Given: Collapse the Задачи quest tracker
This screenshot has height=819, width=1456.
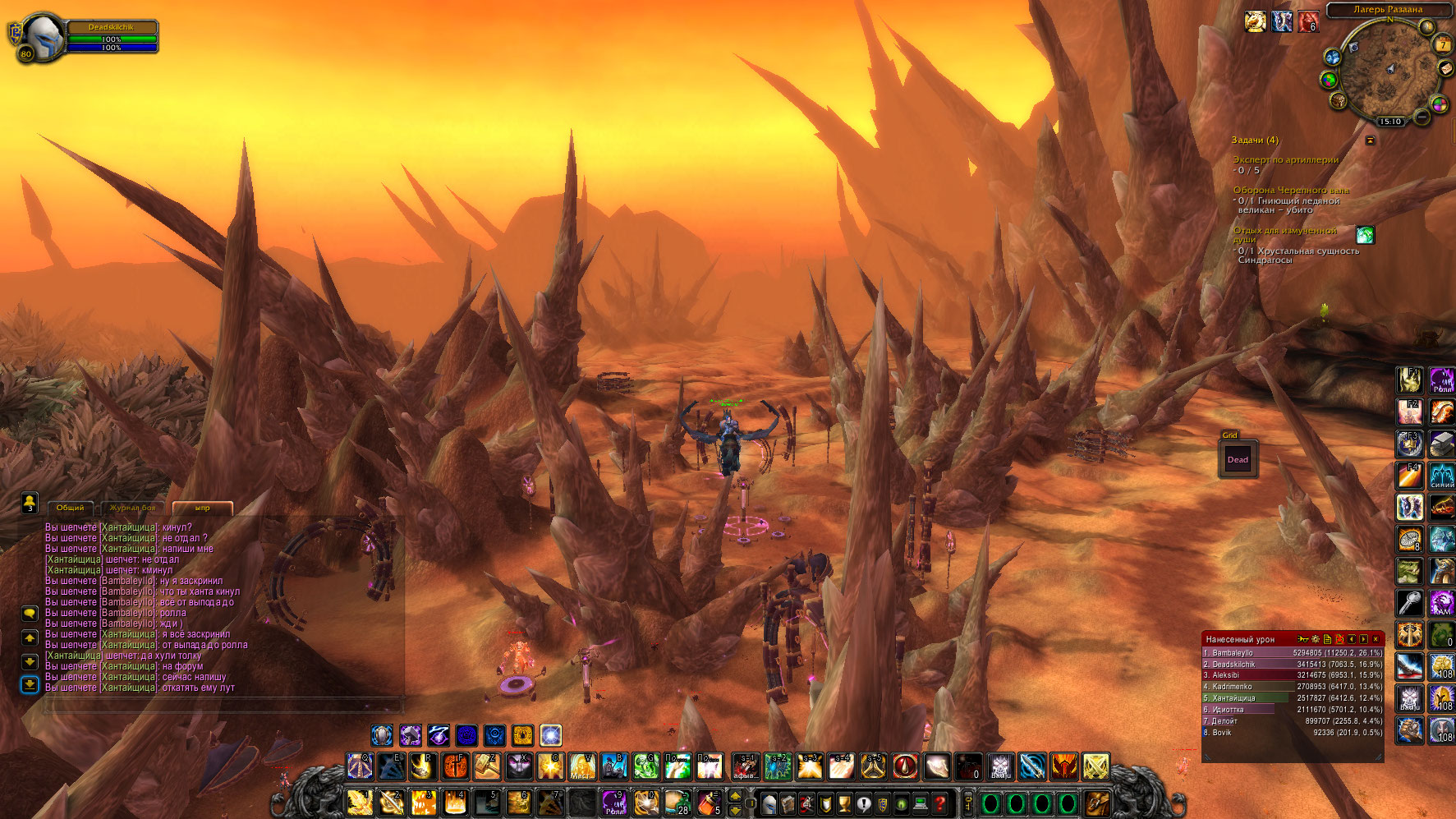Looking at the screenshot, I should tap(1370, 140).
